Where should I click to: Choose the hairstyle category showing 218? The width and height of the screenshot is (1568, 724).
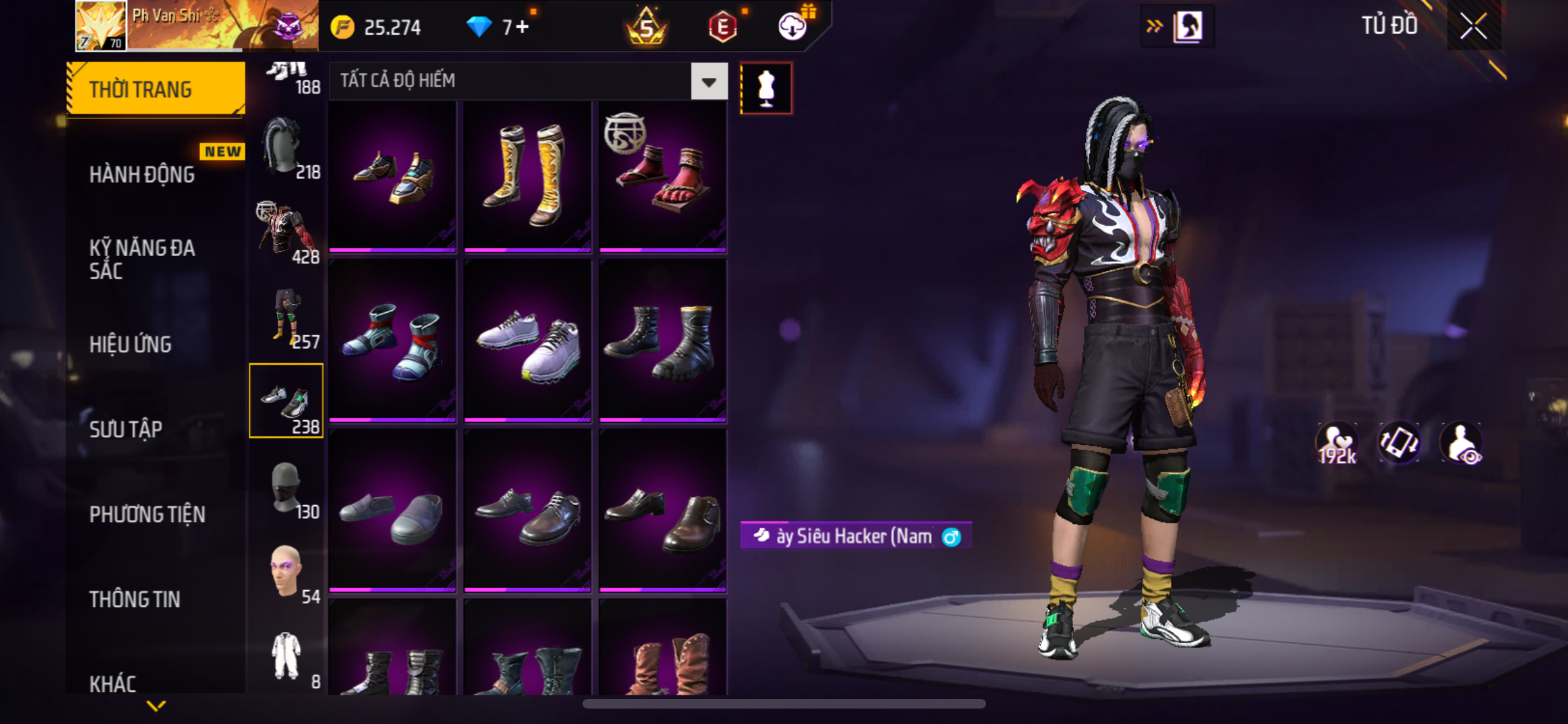[x=286, y=148]
